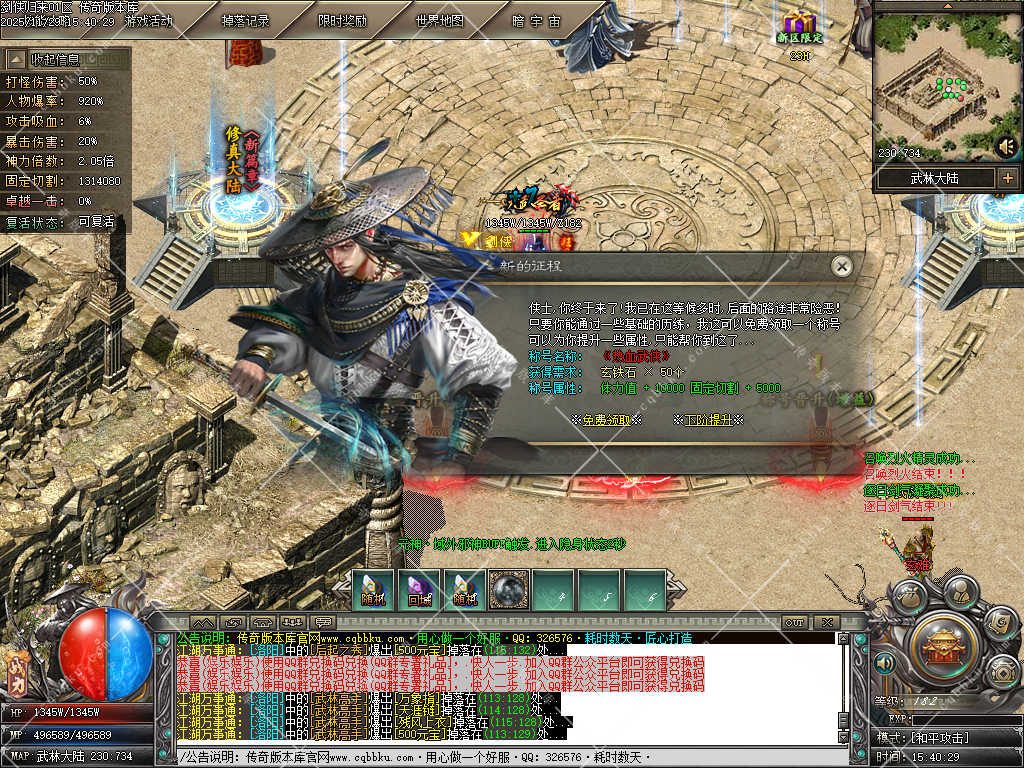Open the bag pouch icon
The width and height of the screenshot is (1024, 768).
coord(908,599)
